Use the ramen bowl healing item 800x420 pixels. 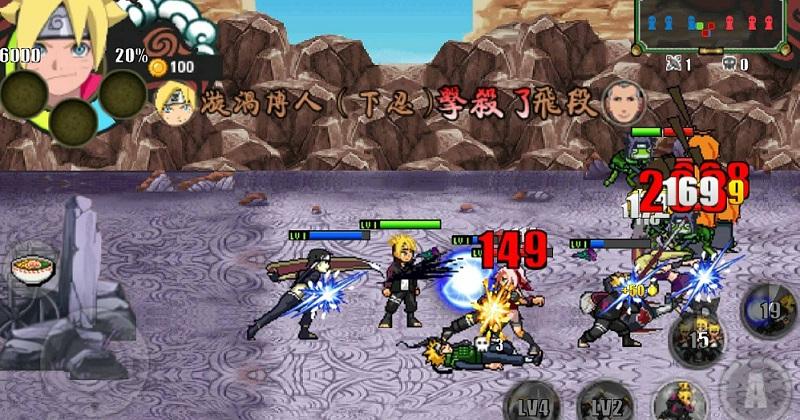click(x=24, y=270)
